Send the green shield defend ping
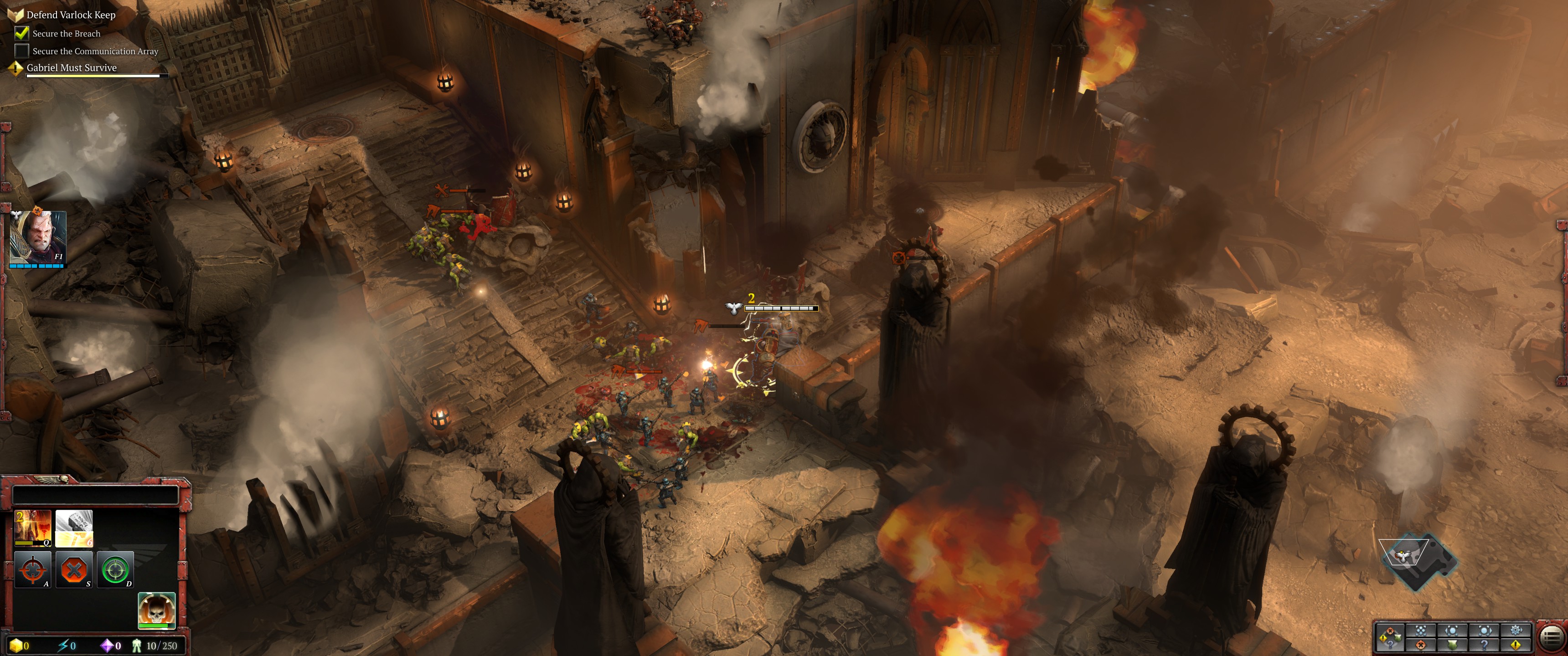 tap(1452, 645)
